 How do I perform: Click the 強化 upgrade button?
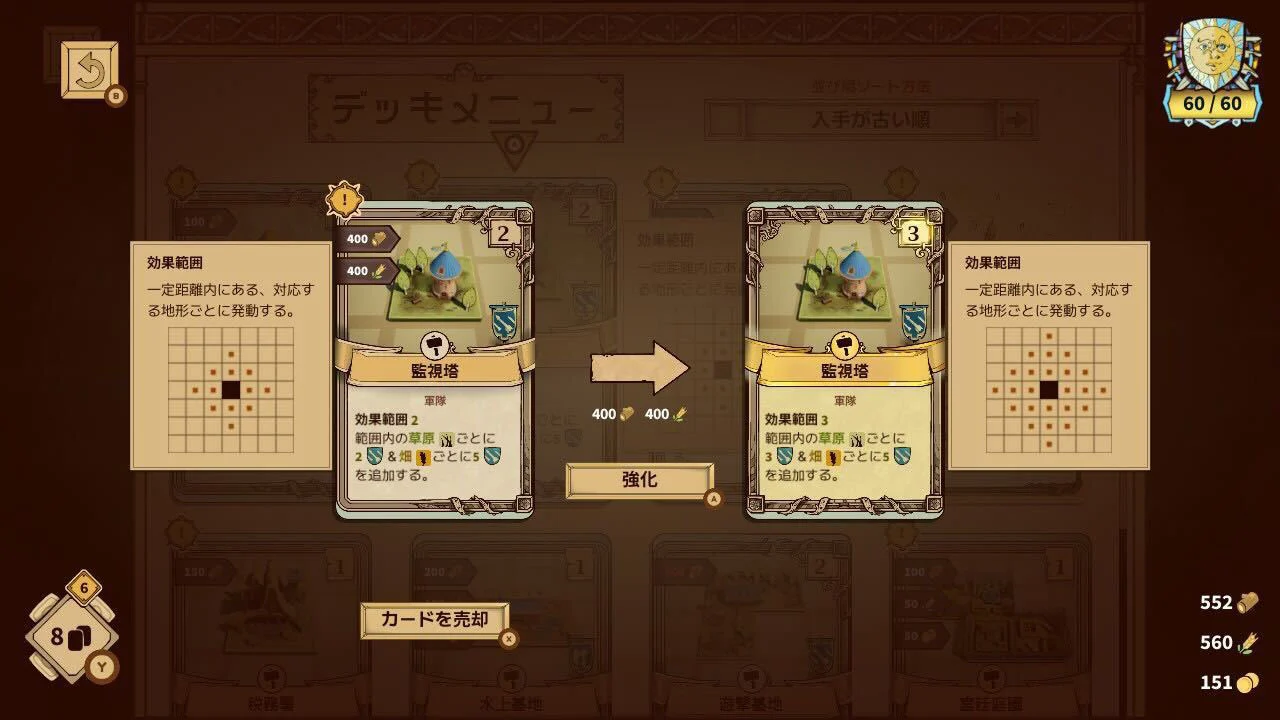point(640,480)
